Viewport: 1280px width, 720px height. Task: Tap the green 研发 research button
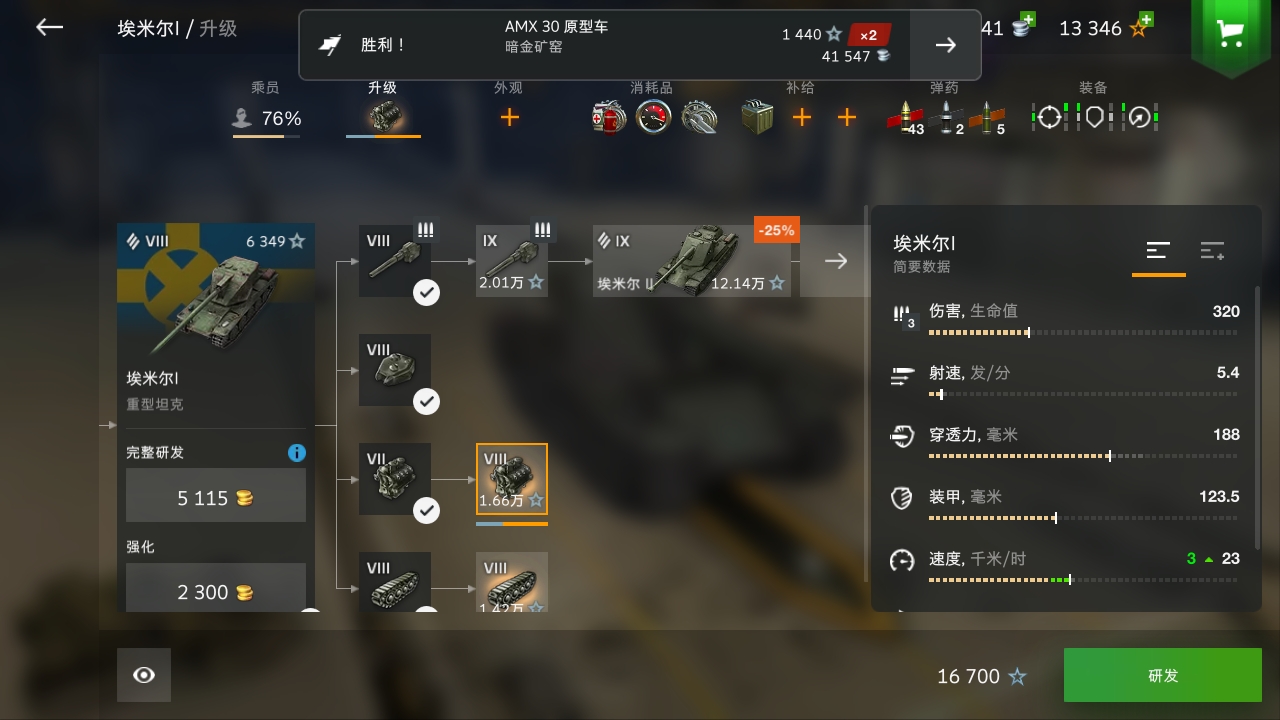[x=1162, y=675]
